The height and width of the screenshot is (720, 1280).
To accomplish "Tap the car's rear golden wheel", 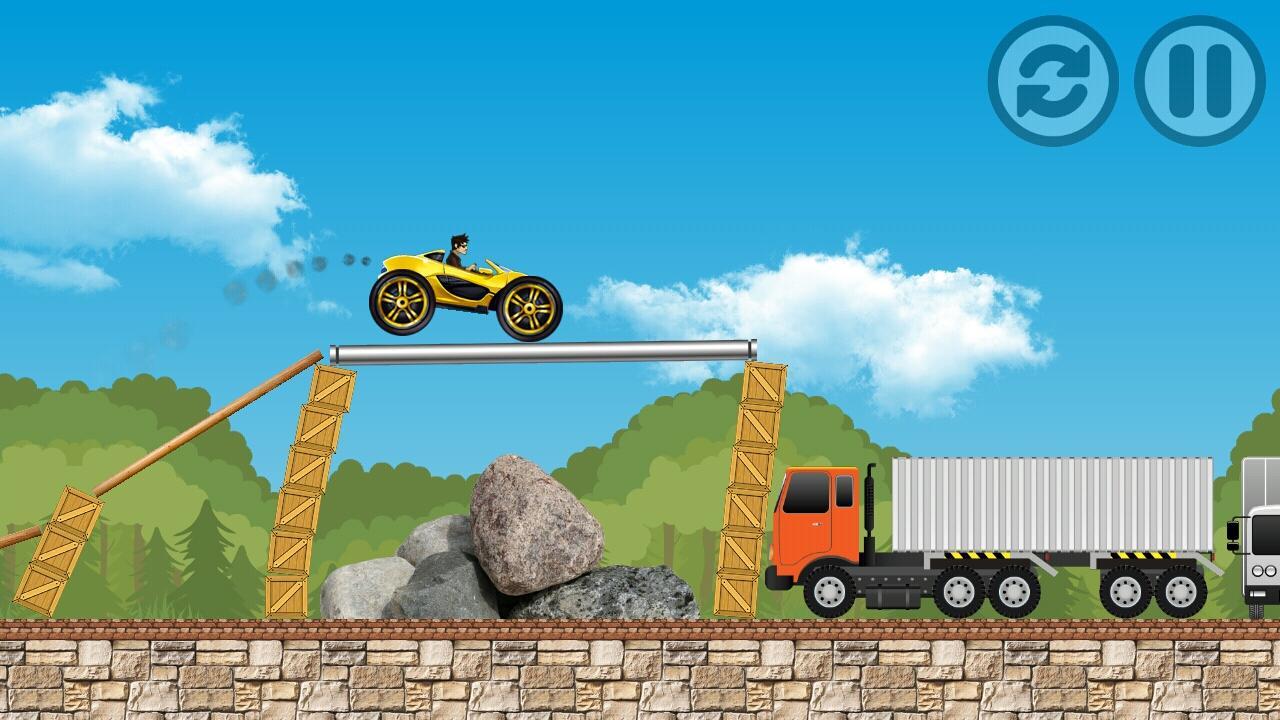I will 400,303.
